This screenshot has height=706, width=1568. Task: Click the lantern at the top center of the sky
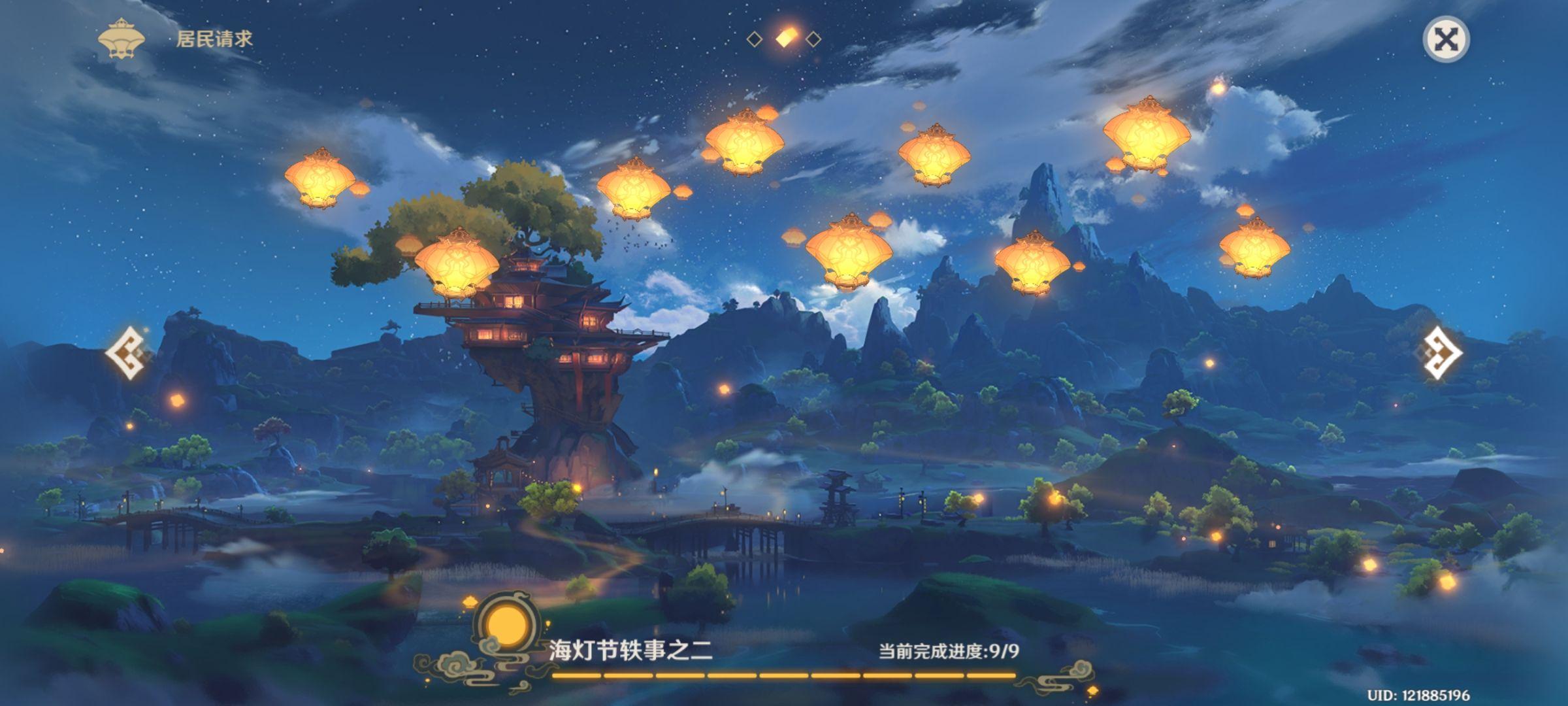745,143
